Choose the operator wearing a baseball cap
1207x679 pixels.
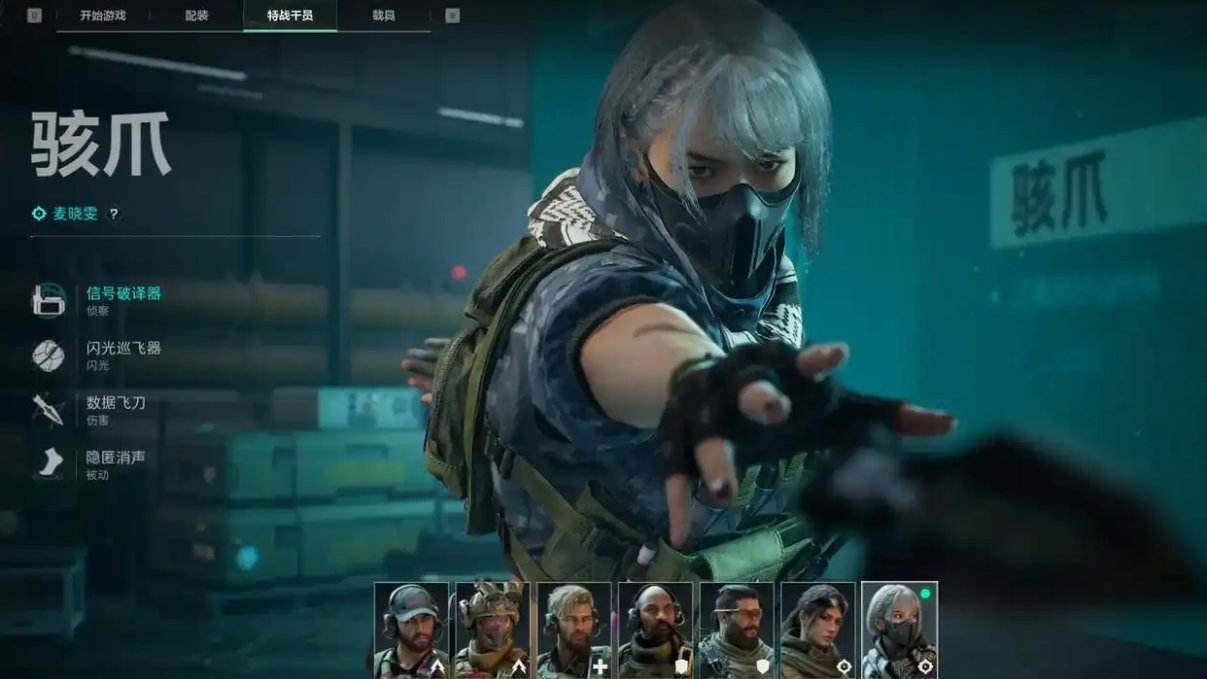point(411,630)
